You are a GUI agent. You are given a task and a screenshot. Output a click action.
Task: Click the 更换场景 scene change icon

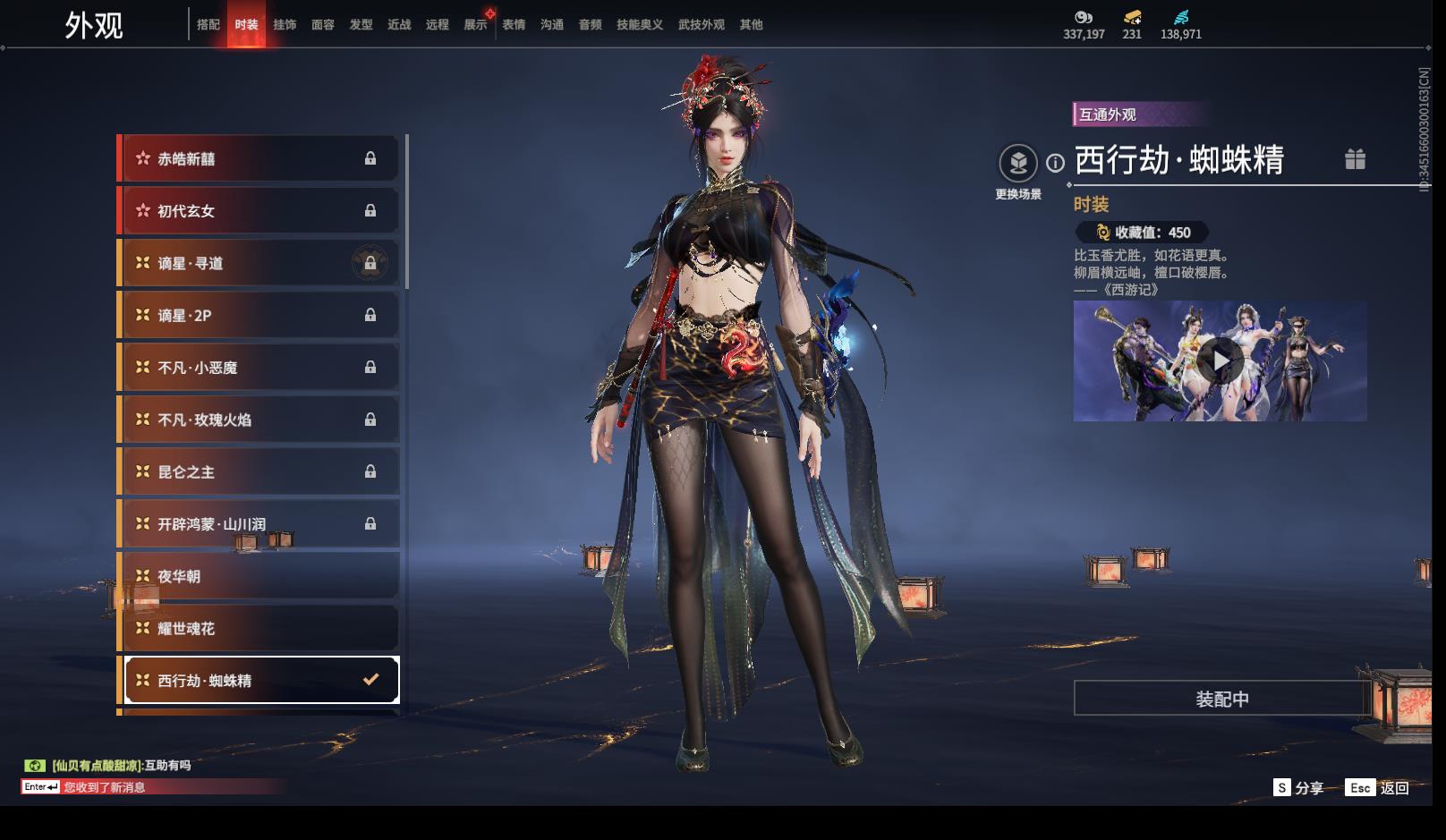coord(1018,164)
